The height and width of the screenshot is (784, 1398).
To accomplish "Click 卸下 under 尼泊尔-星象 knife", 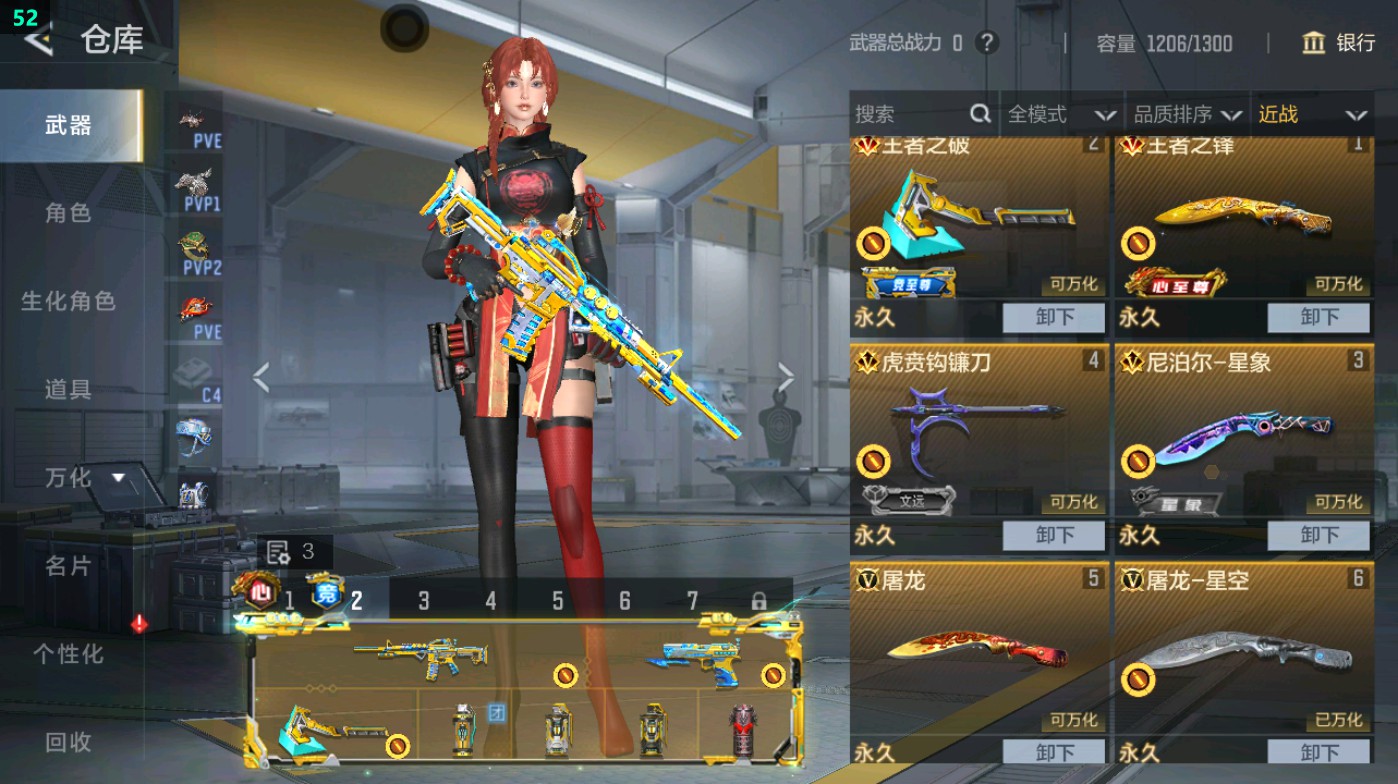I will tap(1318, 536).
